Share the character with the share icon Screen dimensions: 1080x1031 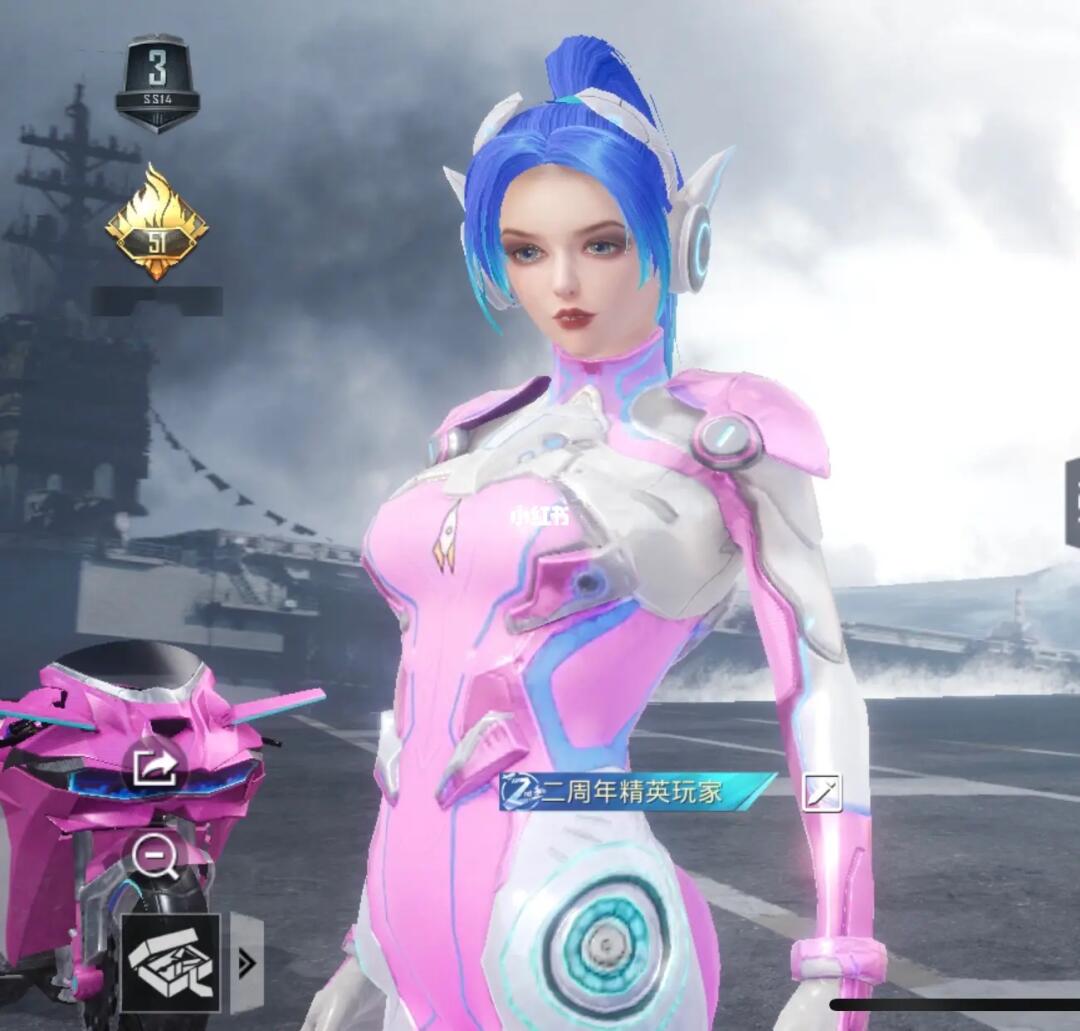click(157, 768)
